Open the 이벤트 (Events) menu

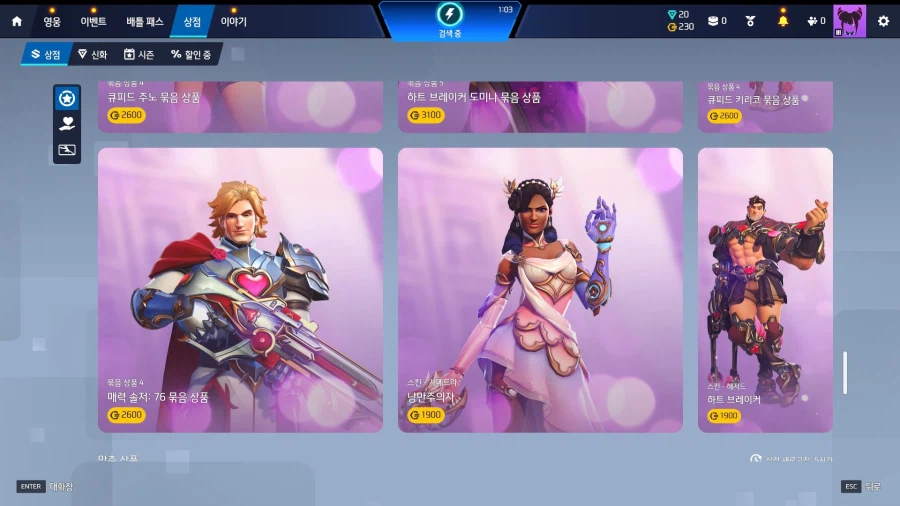click(93, 21)
